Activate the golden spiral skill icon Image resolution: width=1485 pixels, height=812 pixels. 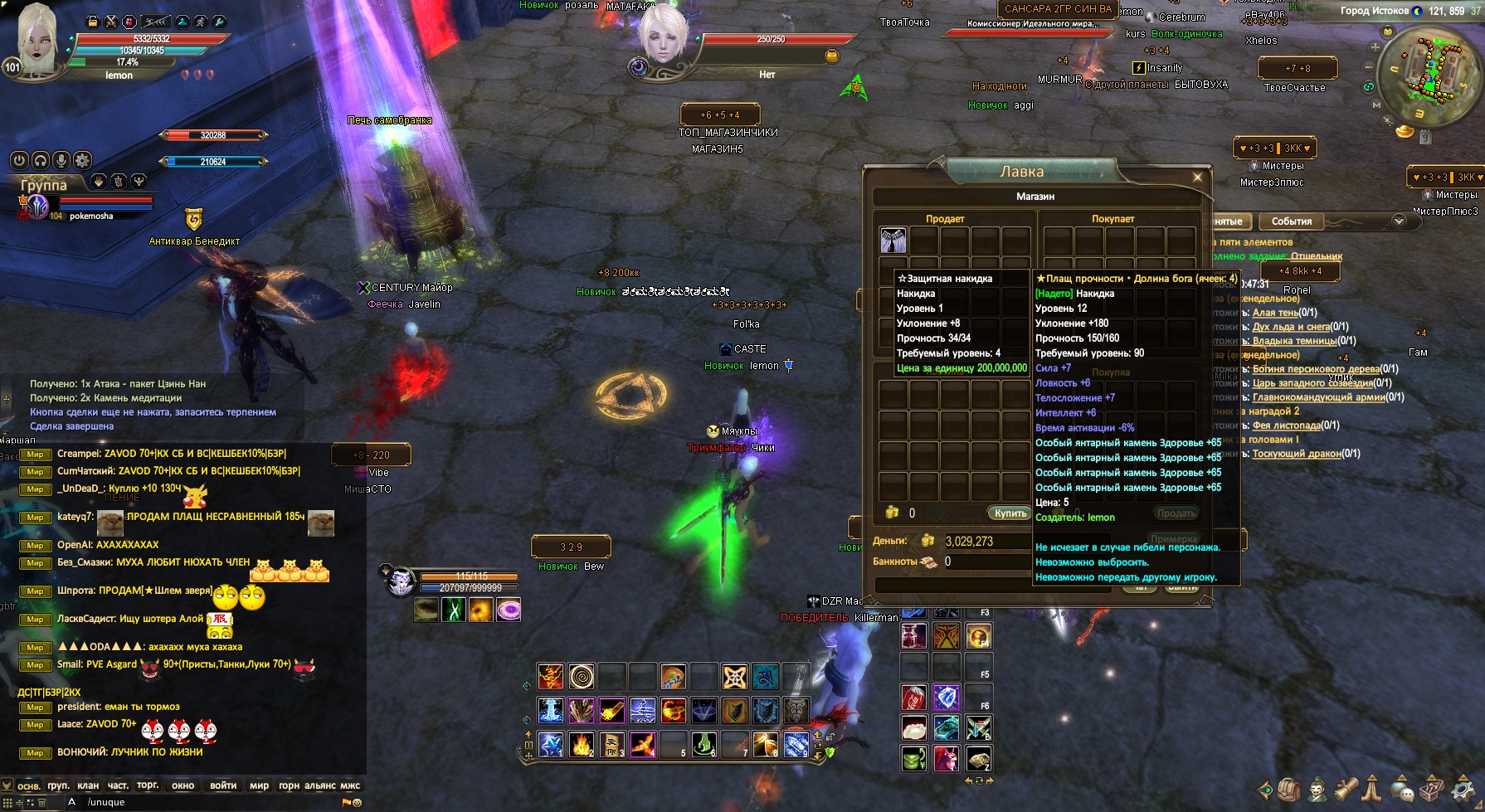coord(582,677)
